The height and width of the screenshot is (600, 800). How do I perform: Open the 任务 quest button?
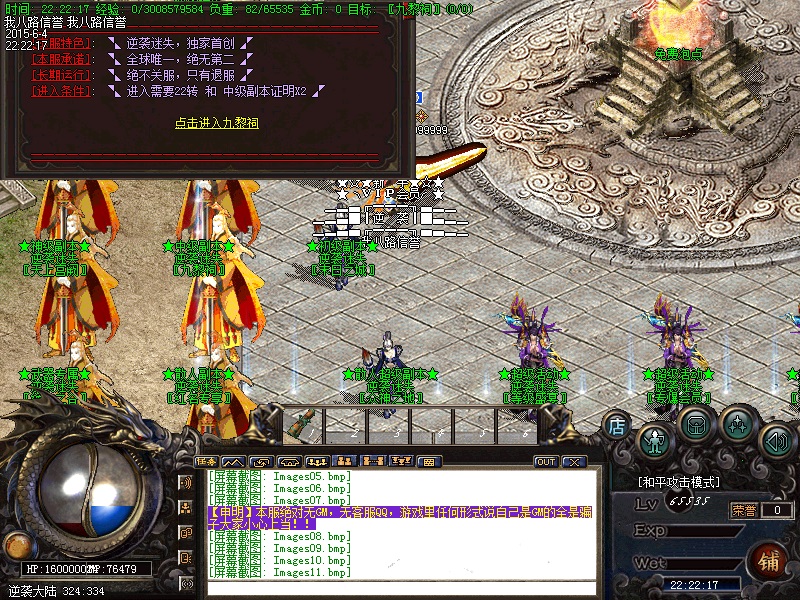pyautogui.click(x=206, y=462)
